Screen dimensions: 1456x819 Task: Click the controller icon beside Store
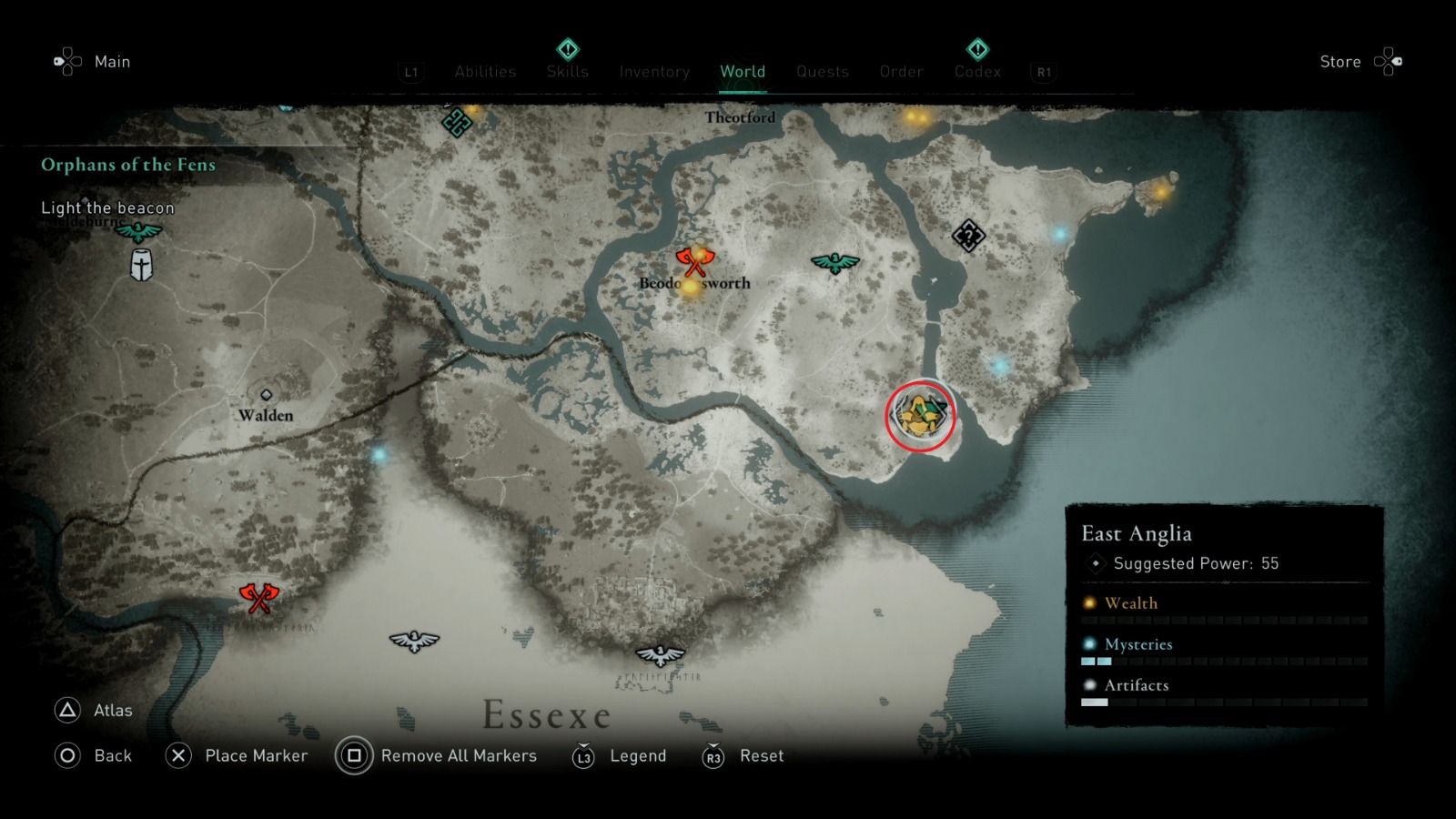tap(1389, 61)
